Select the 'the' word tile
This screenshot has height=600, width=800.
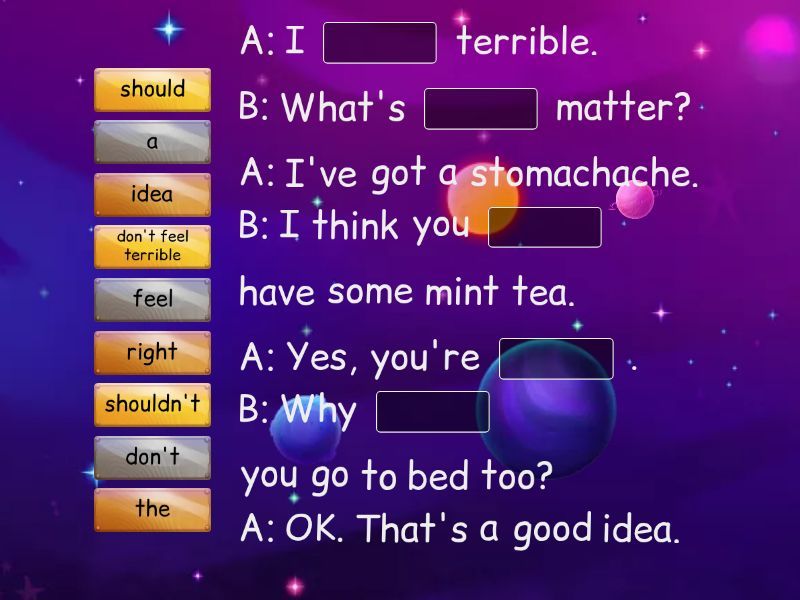click(x=152, y=509)
